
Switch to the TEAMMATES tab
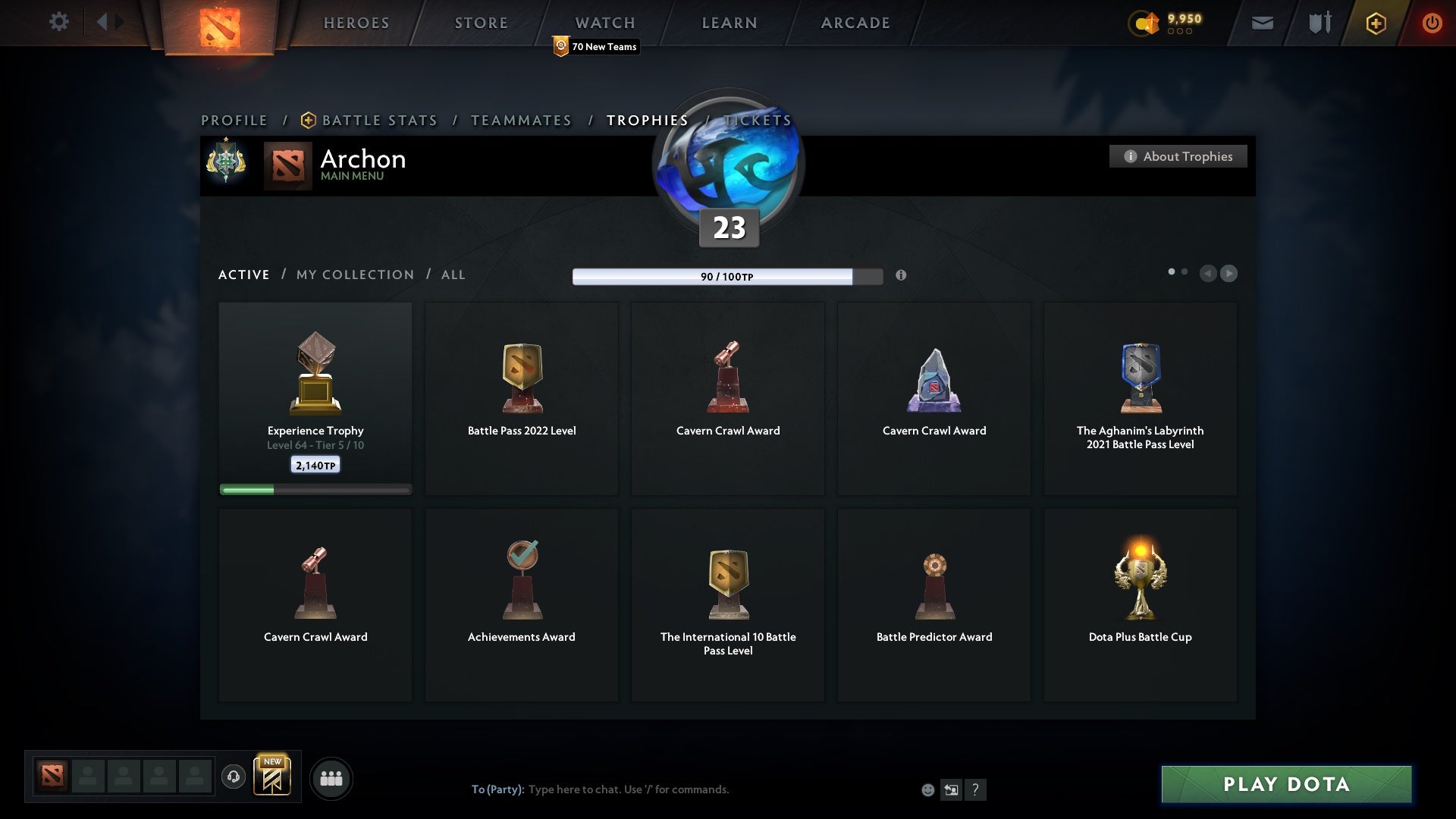(x=521, y=120)
